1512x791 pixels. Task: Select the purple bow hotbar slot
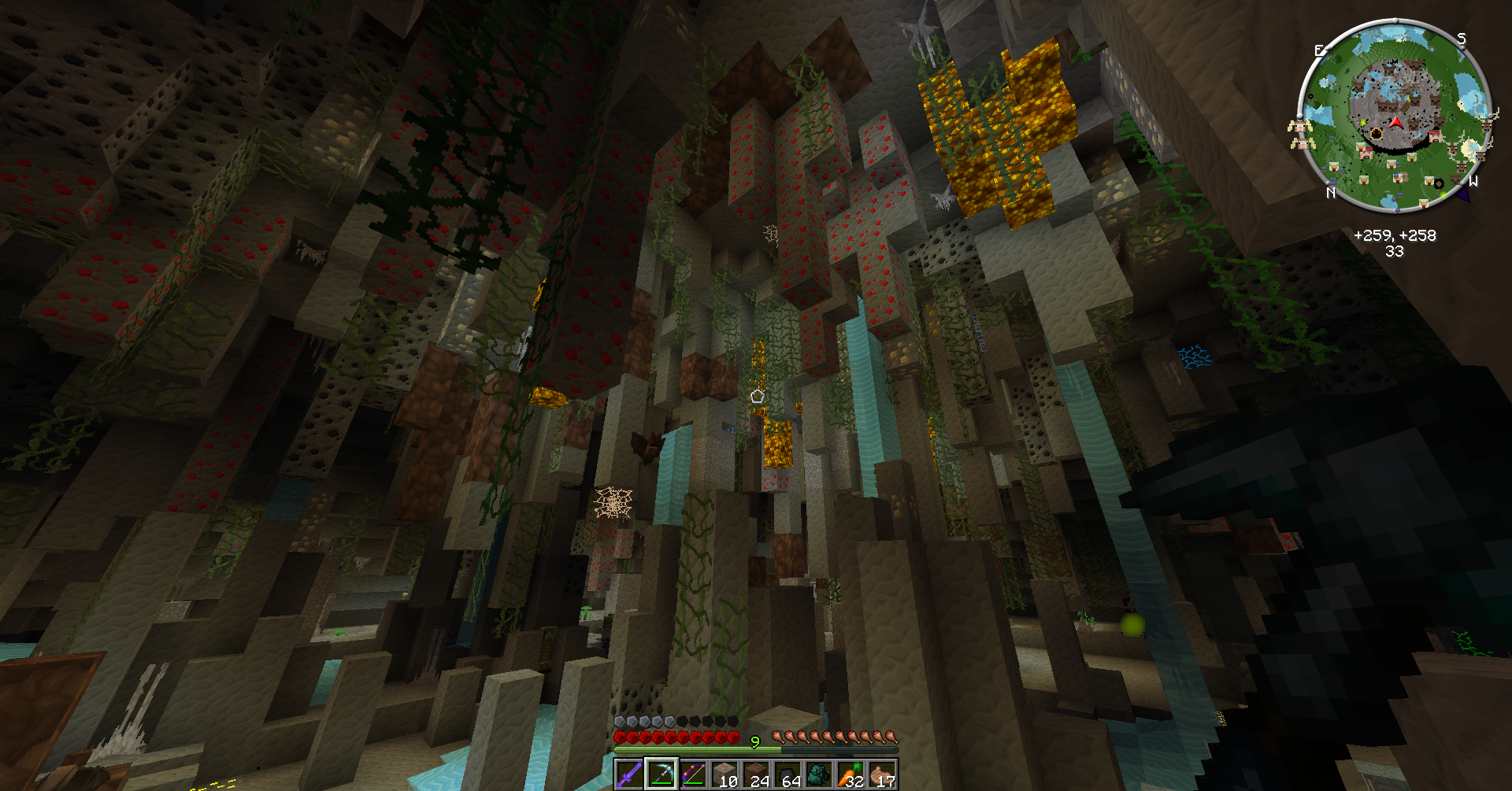692,774
